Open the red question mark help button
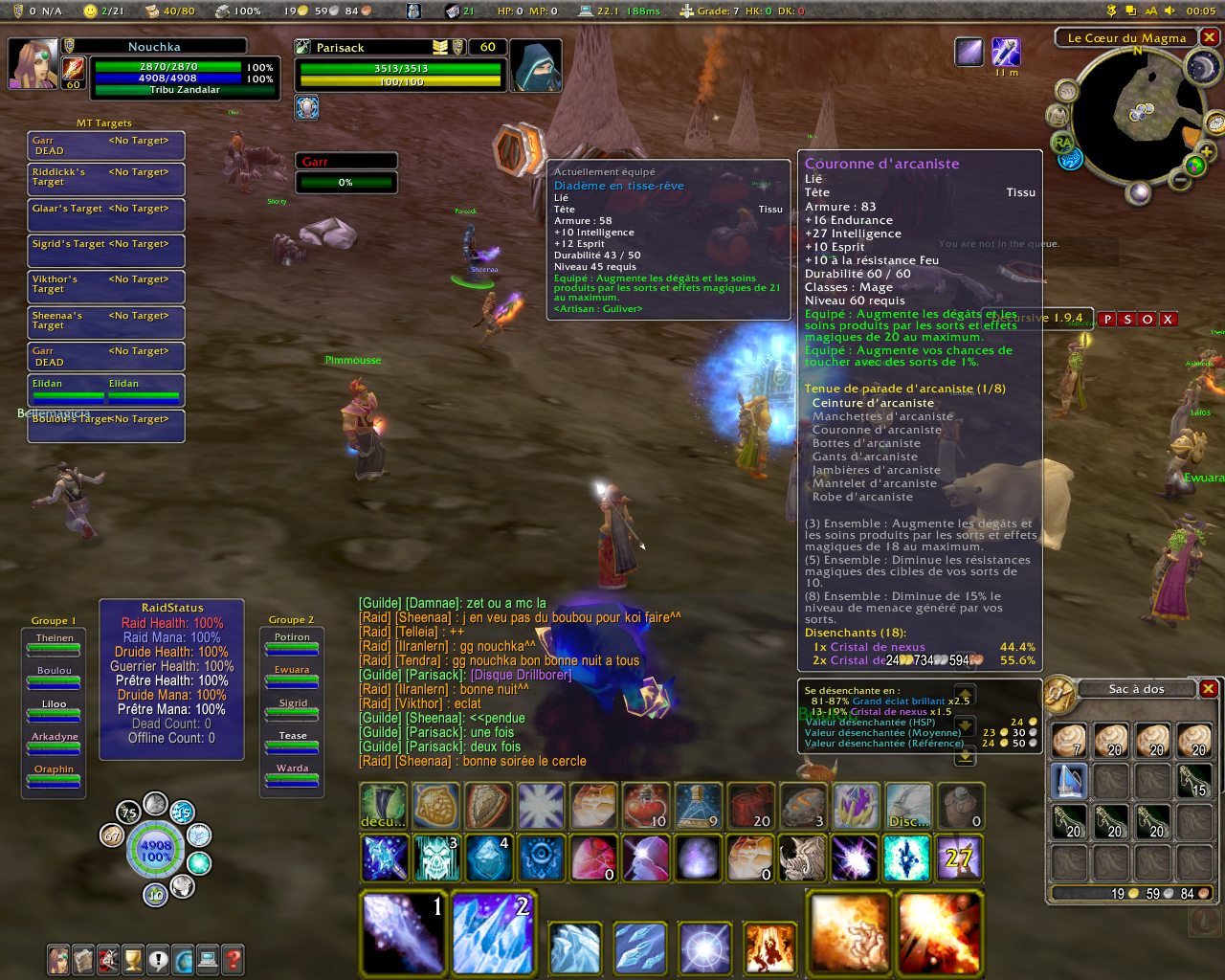 tap(233, 958)
